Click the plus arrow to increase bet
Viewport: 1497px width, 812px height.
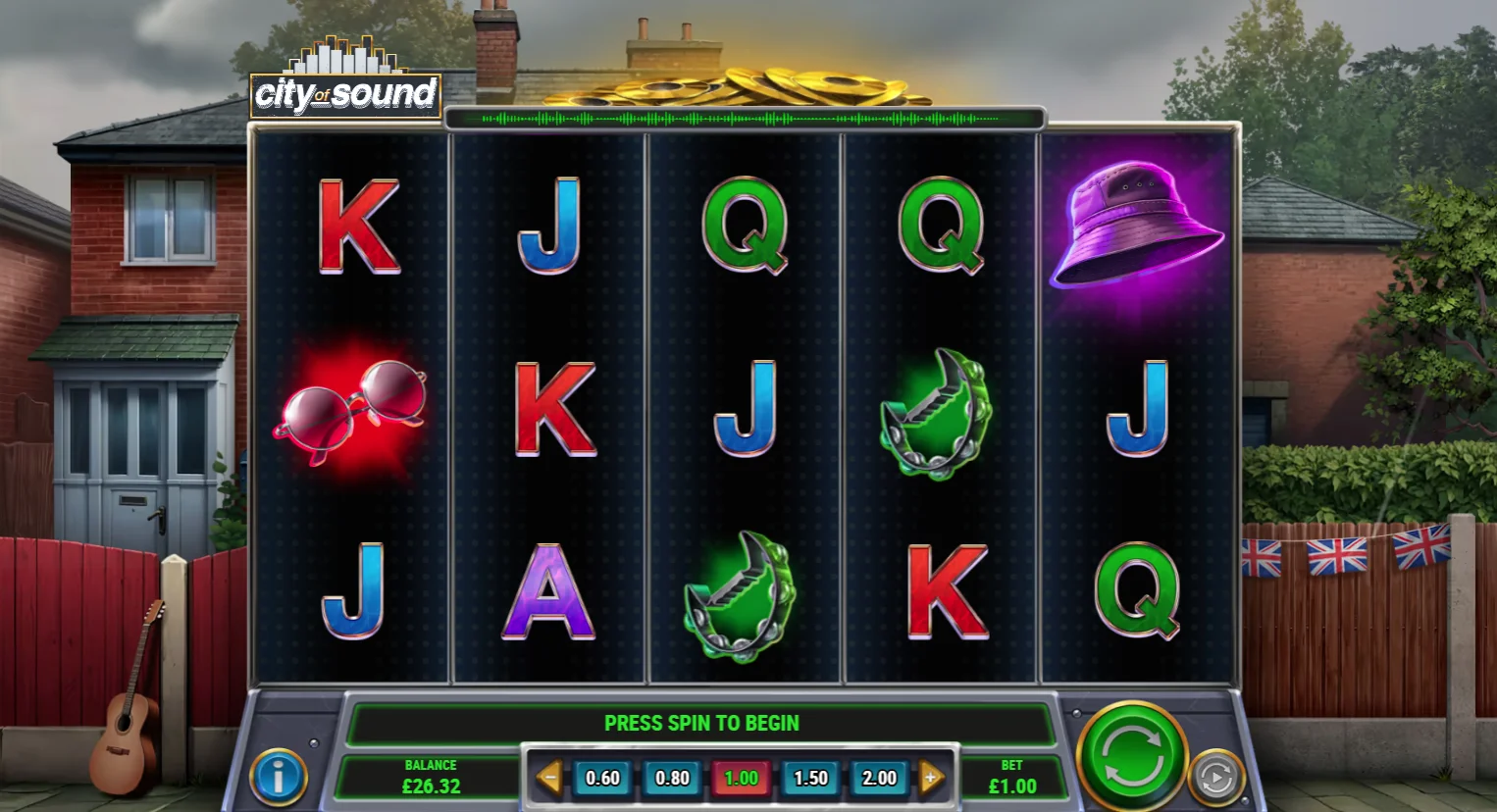pyautogui.click(x=929, y=777)
